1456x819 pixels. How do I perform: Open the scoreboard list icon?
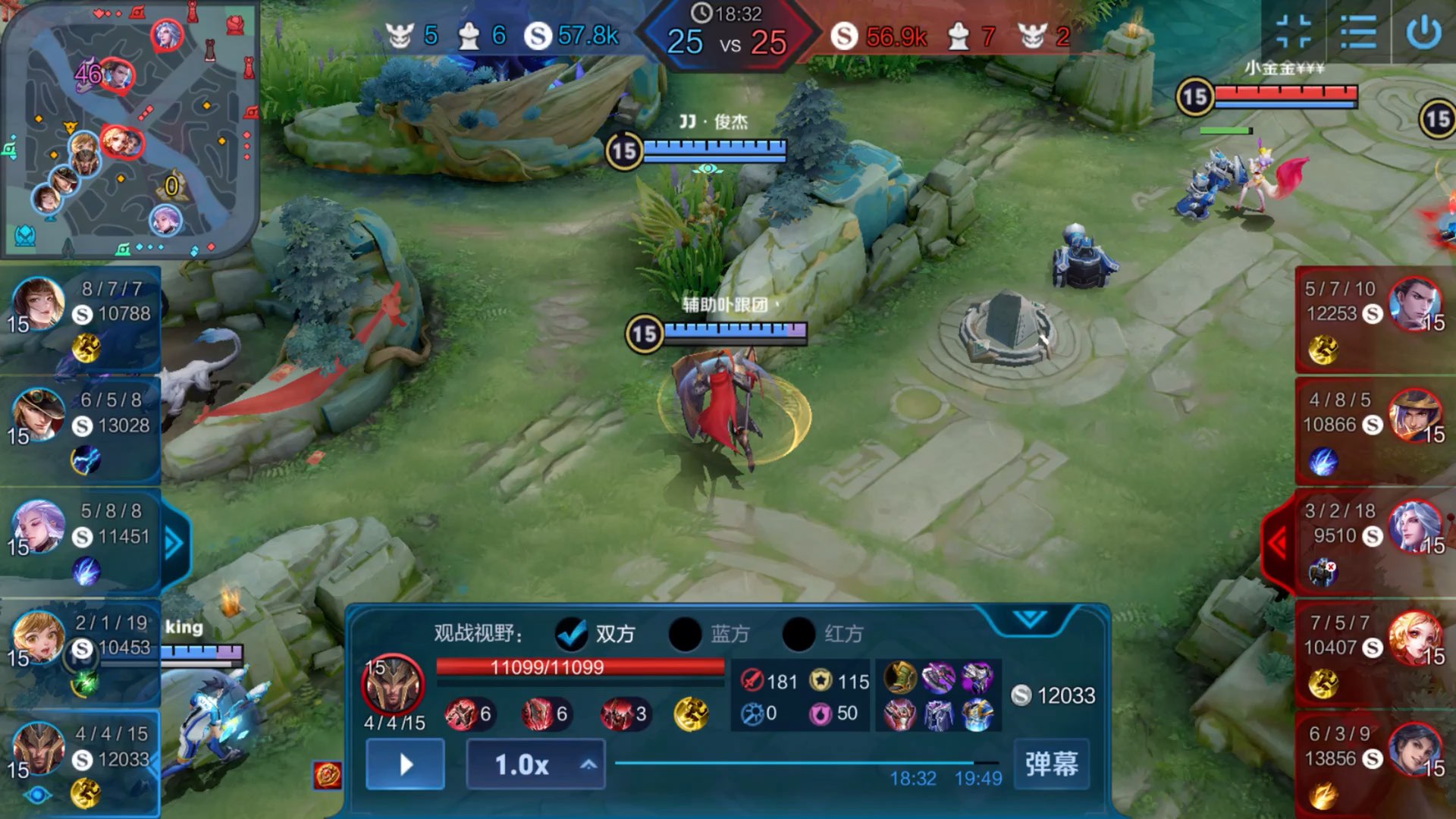(x=1357, y=33)
